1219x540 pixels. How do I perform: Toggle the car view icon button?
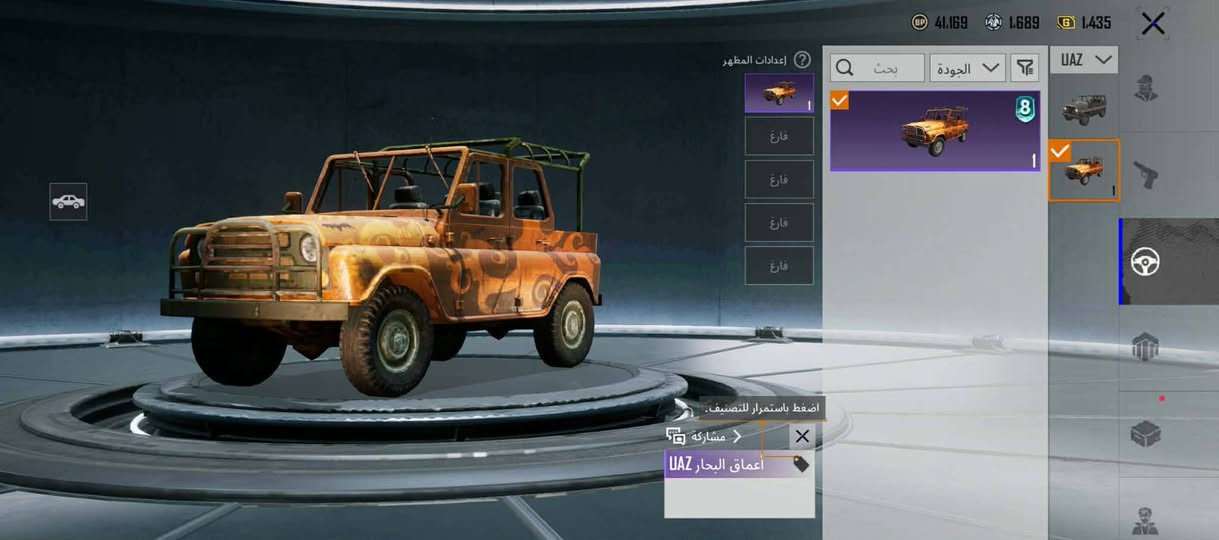click(68, 201)
